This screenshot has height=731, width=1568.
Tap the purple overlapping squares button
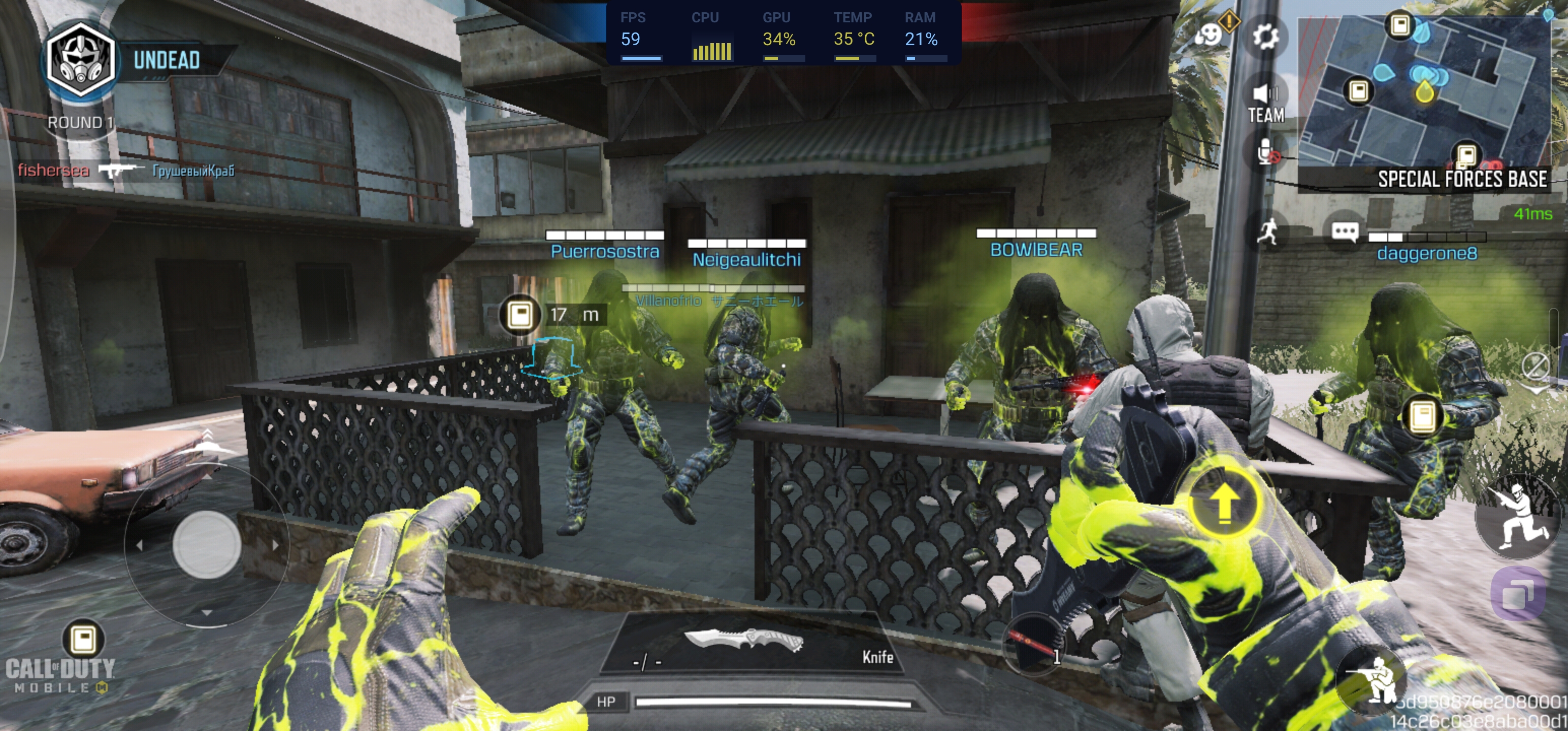1519,593
